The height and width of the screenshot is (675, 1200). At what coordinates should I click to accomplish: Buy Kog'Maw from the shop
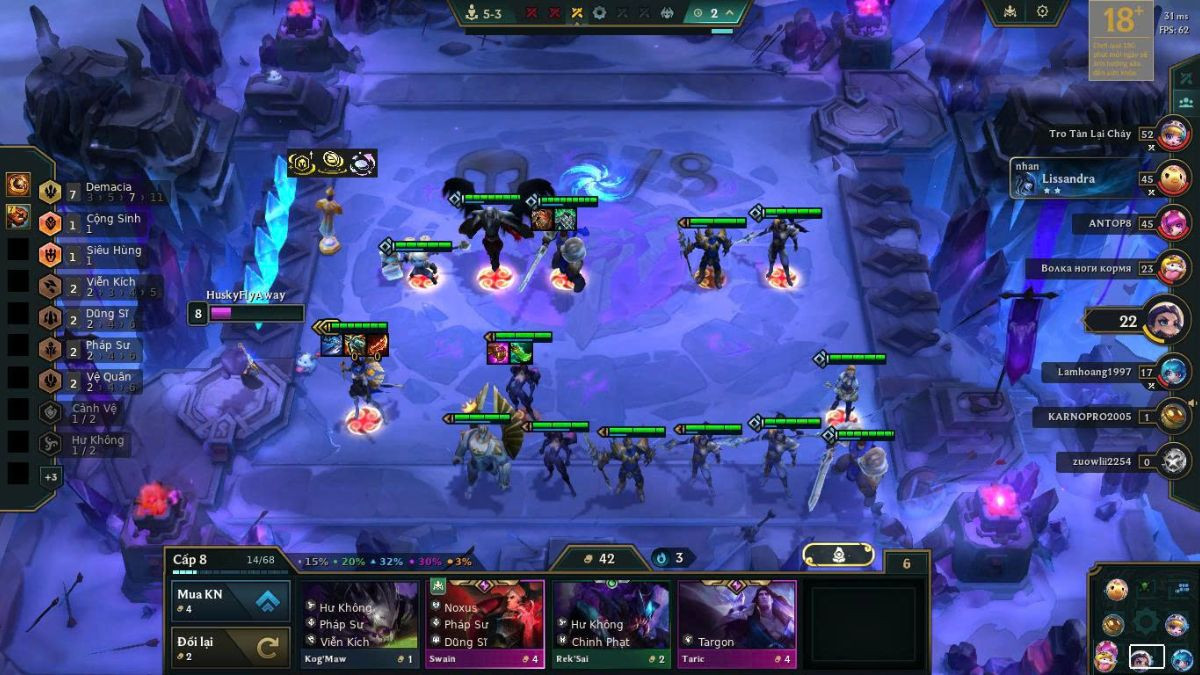pos(360,624)
